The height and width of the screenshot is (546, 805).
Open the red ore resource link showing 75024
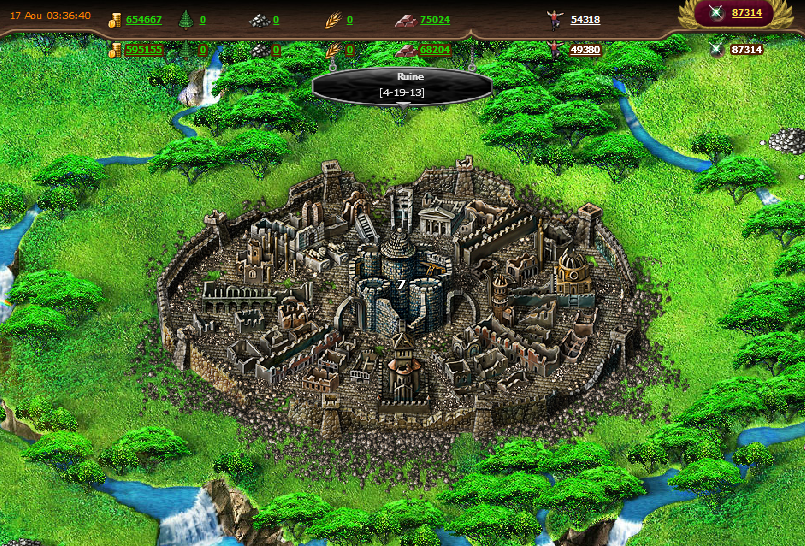pyautogui.click(x=434, y=20)
